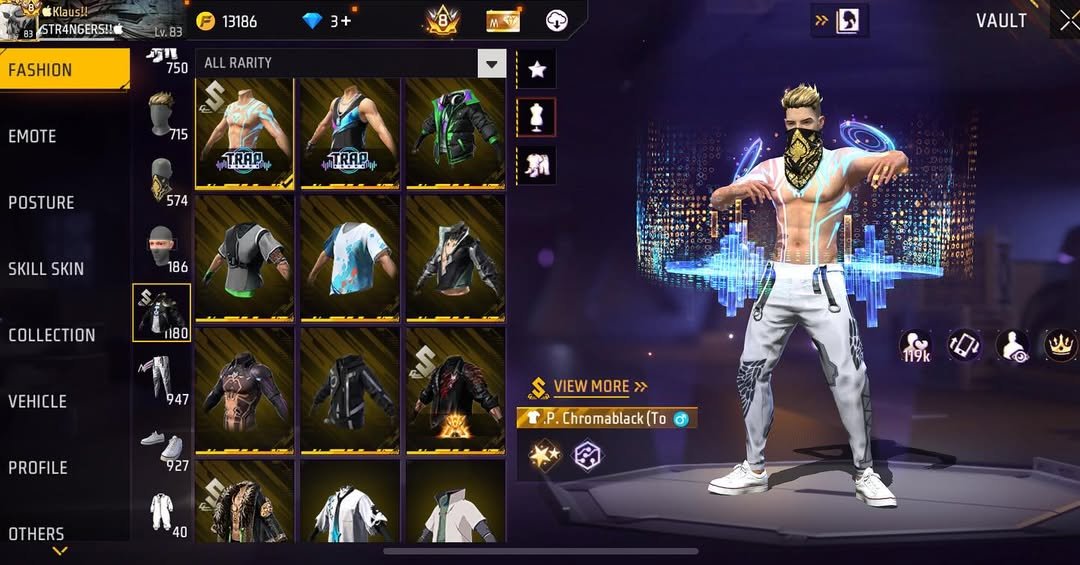Switch to the face mask category showing 574
The width and height of the screenshot is (1080, 565).
point(161,180)
